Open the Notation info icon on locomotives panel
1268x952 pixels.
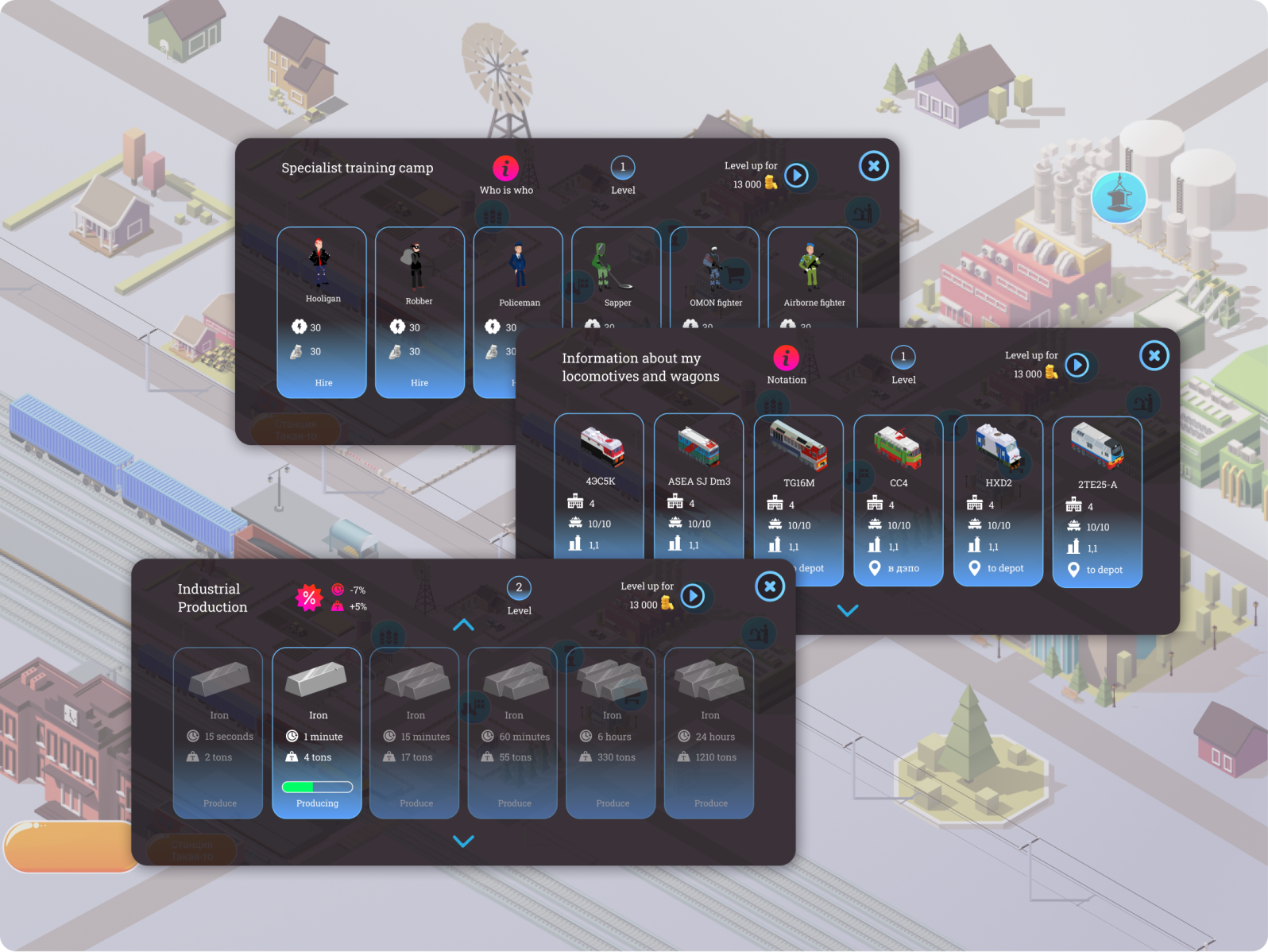(787, 359)
